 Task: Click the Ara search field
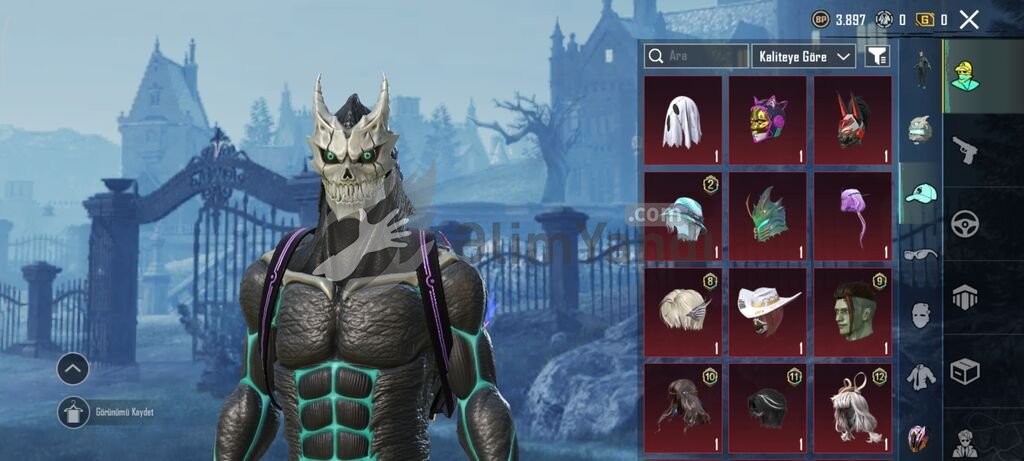(x=696, y=56)
